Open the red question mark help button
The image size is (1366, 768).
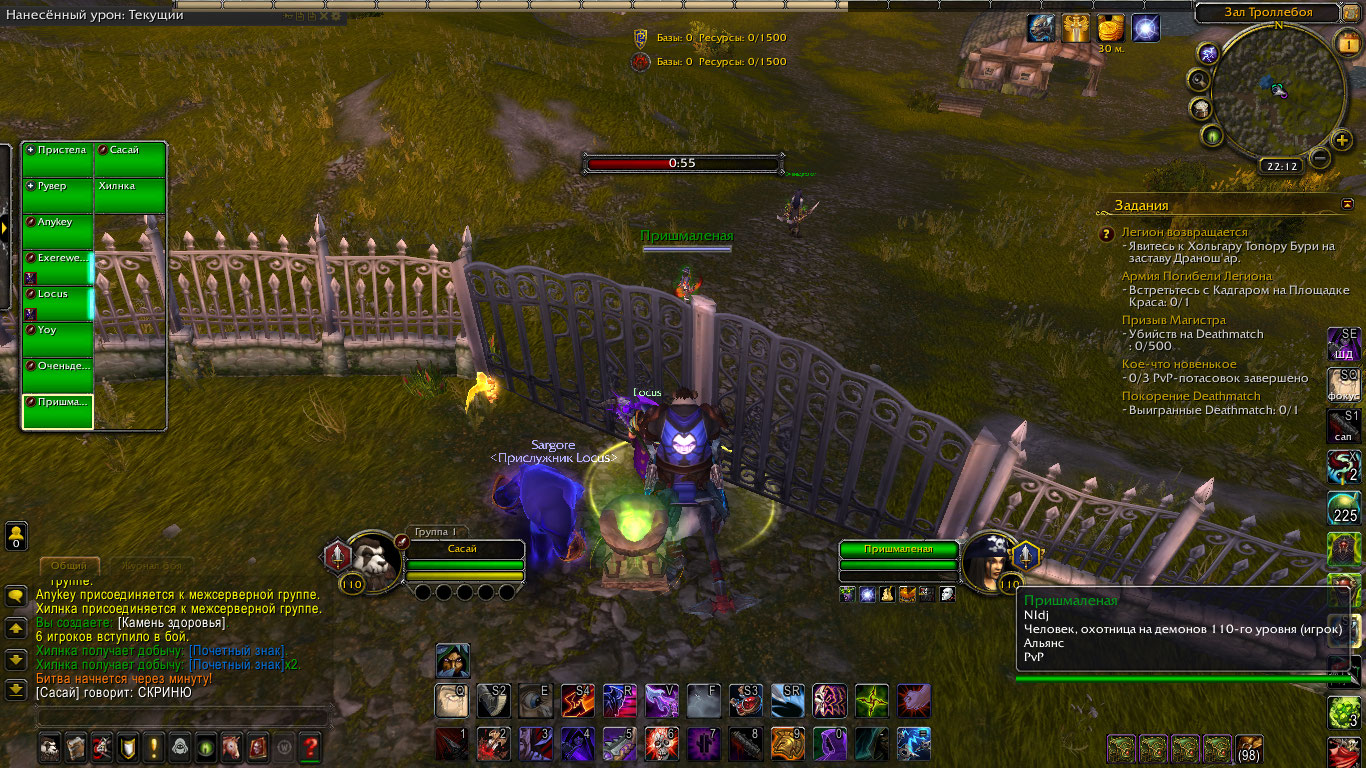pyautogui.click(x=310, y=746)
